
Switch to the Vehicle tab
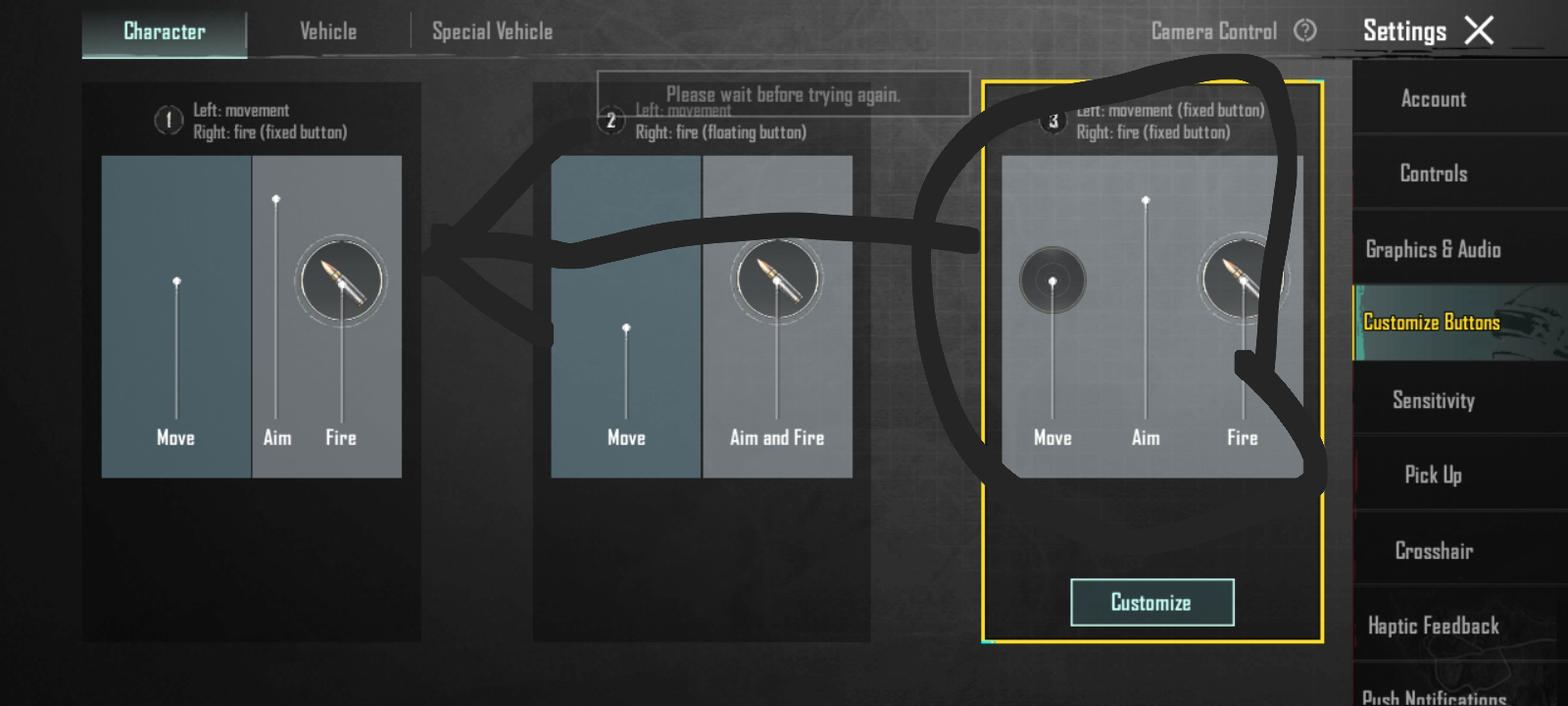pos(327,30)
